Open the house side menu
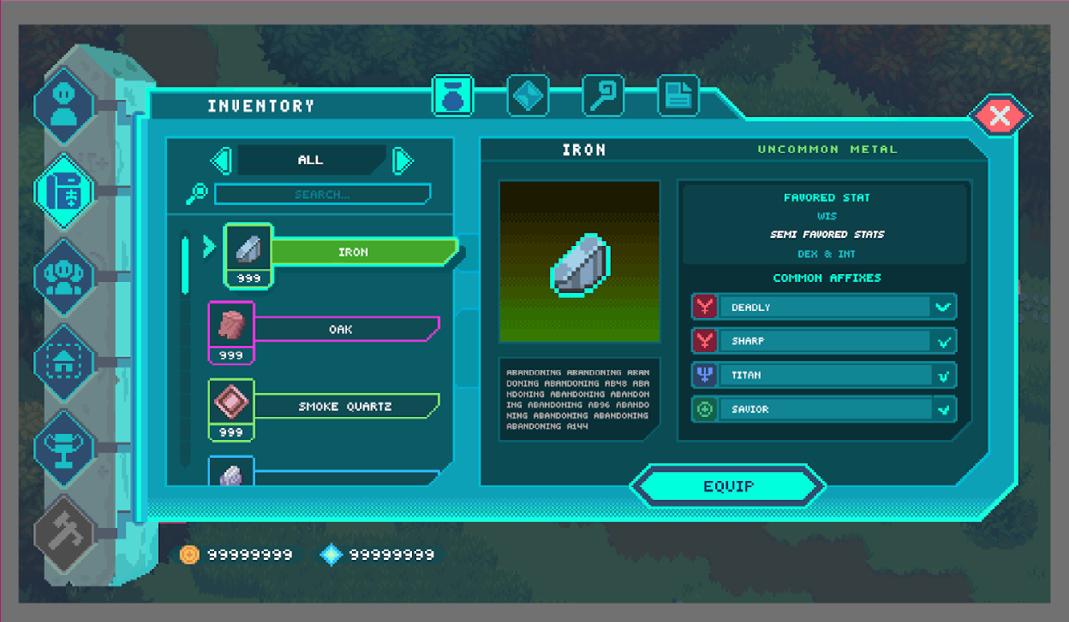Screen dimensions: 1069x622 (64, 361)
